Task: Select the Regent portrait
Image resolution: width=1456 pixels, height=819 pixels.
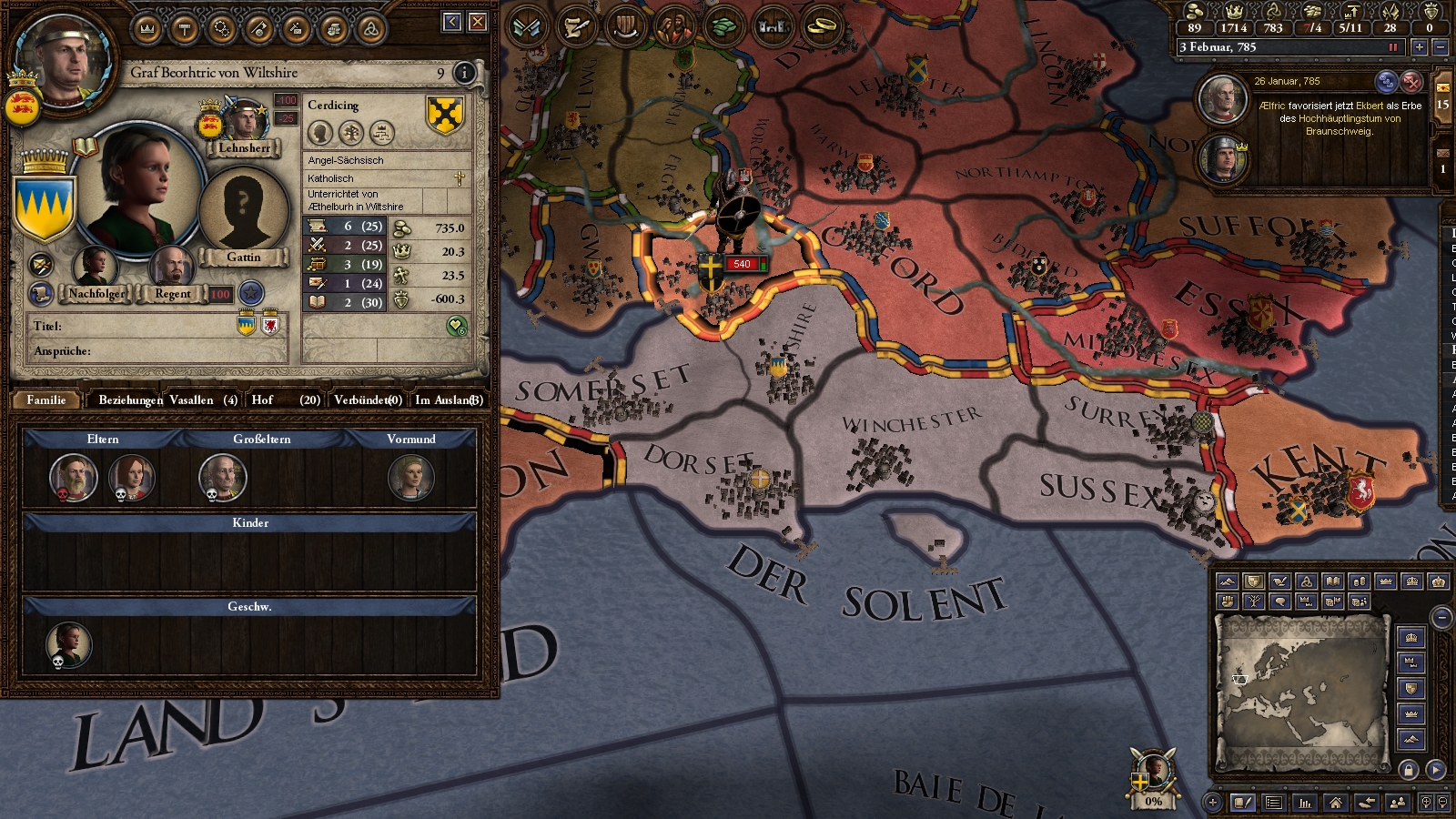Action: (171, 268)
